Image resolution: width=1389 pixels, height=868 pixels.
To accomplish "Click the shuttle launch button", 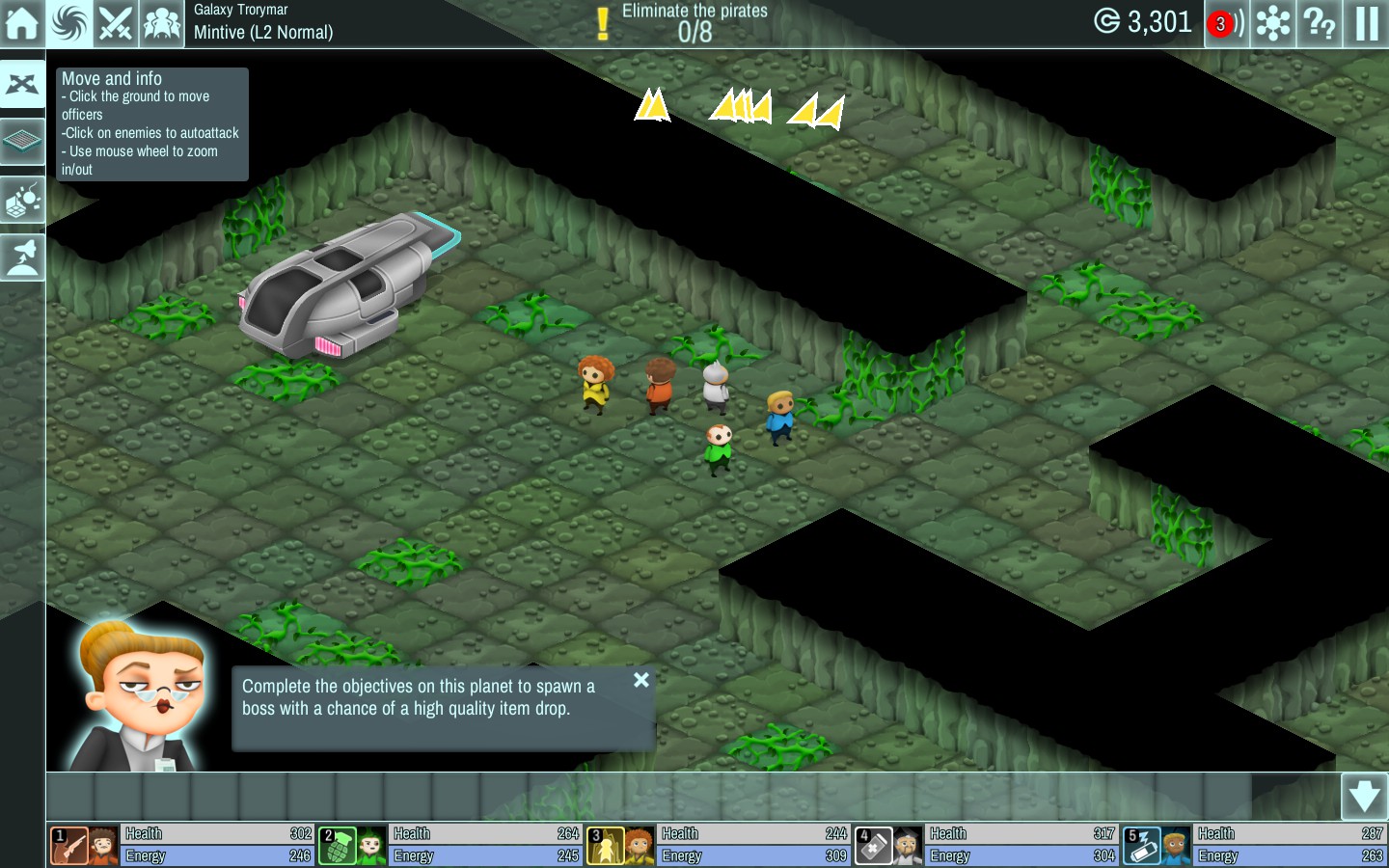I will (22, 258).
